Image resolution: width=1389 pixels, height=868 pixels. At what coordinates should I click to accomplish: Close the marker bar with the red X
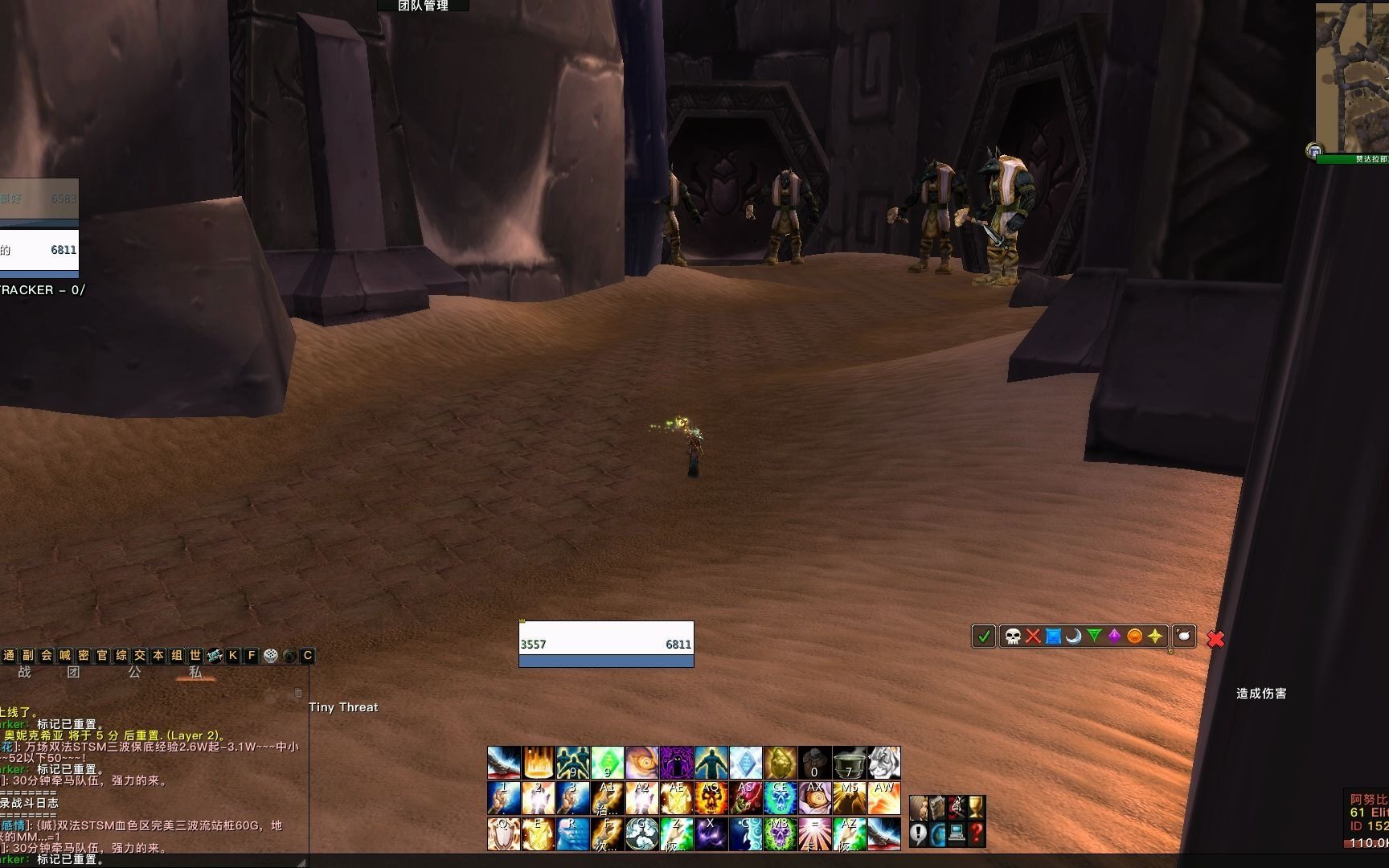tap(1215, 639)
